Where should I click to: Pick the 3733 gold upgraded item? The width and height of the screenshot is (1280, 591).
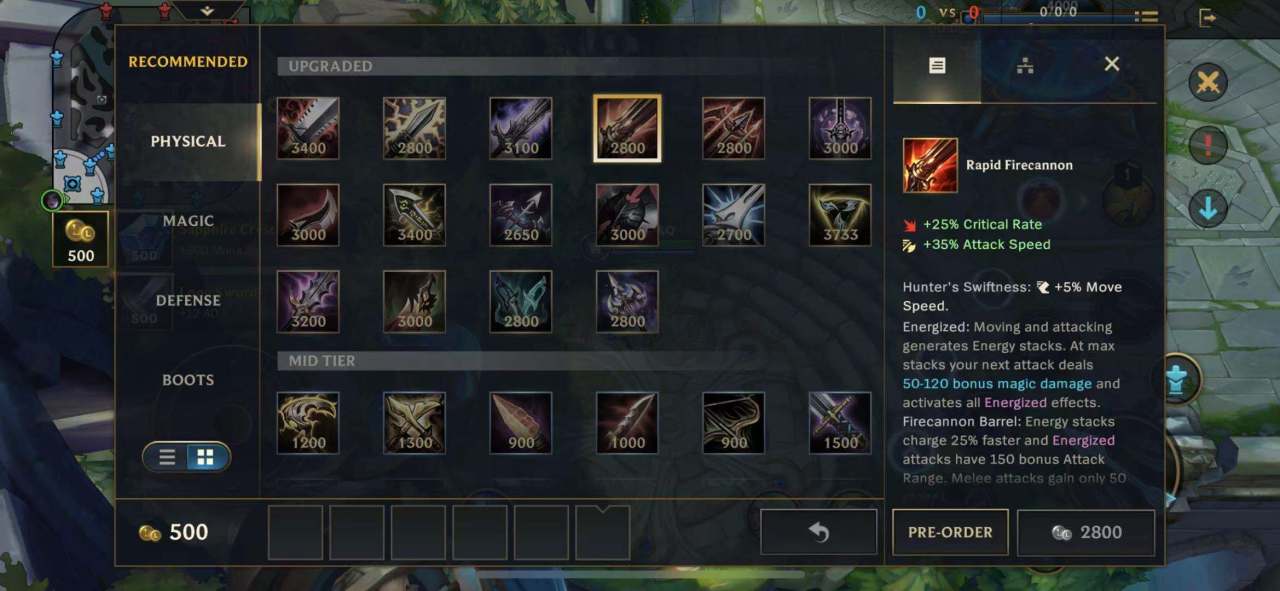(x=840, y=215)
